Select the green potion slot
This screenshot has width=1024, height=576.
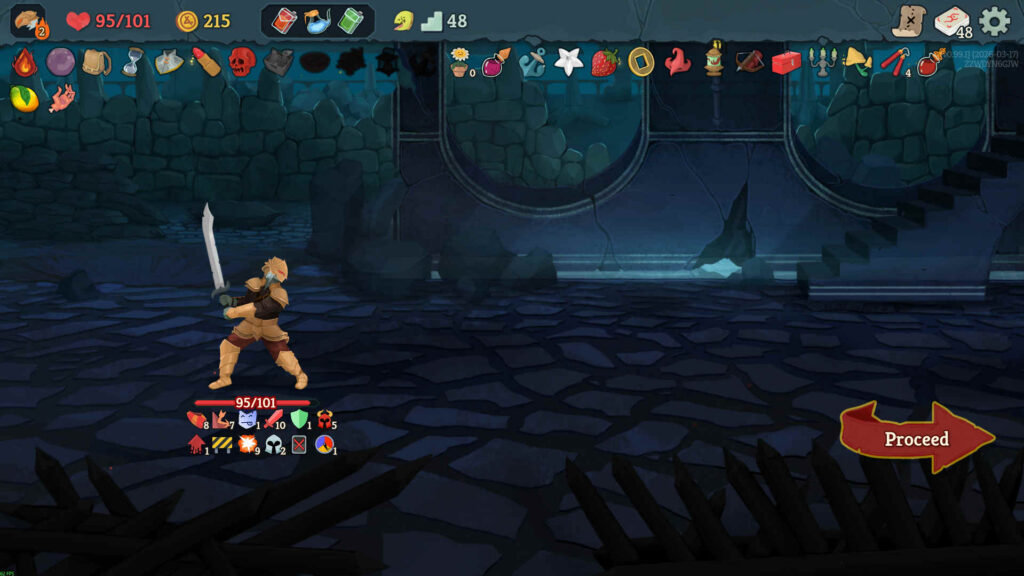(349, 21)
